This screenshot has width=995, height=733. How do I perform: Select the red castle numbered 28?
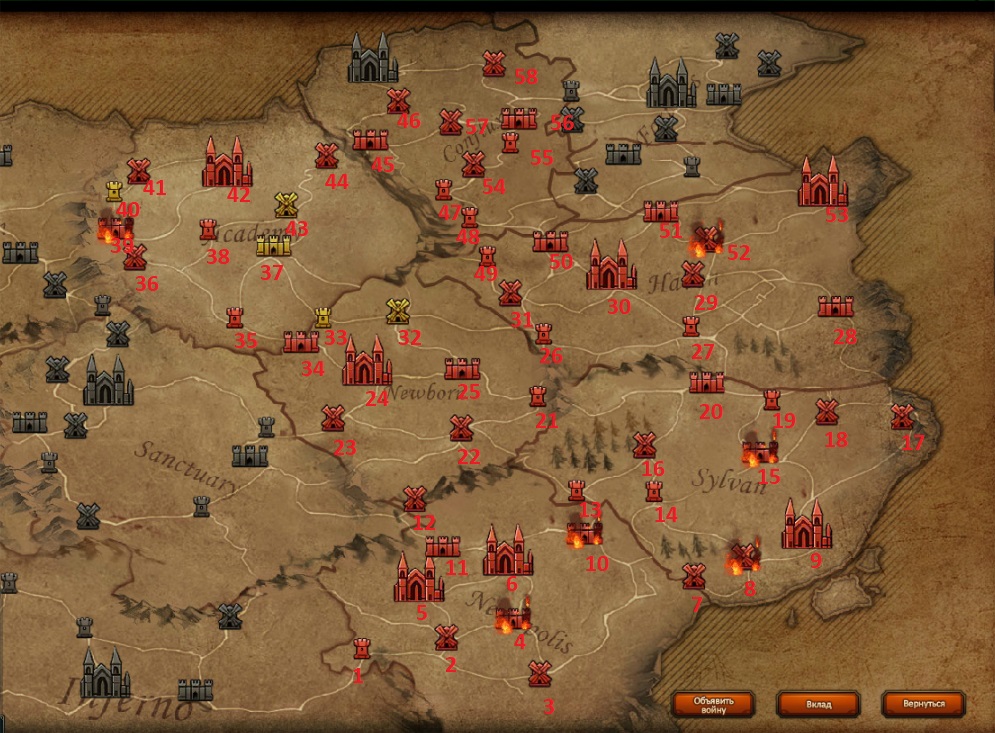835,306
